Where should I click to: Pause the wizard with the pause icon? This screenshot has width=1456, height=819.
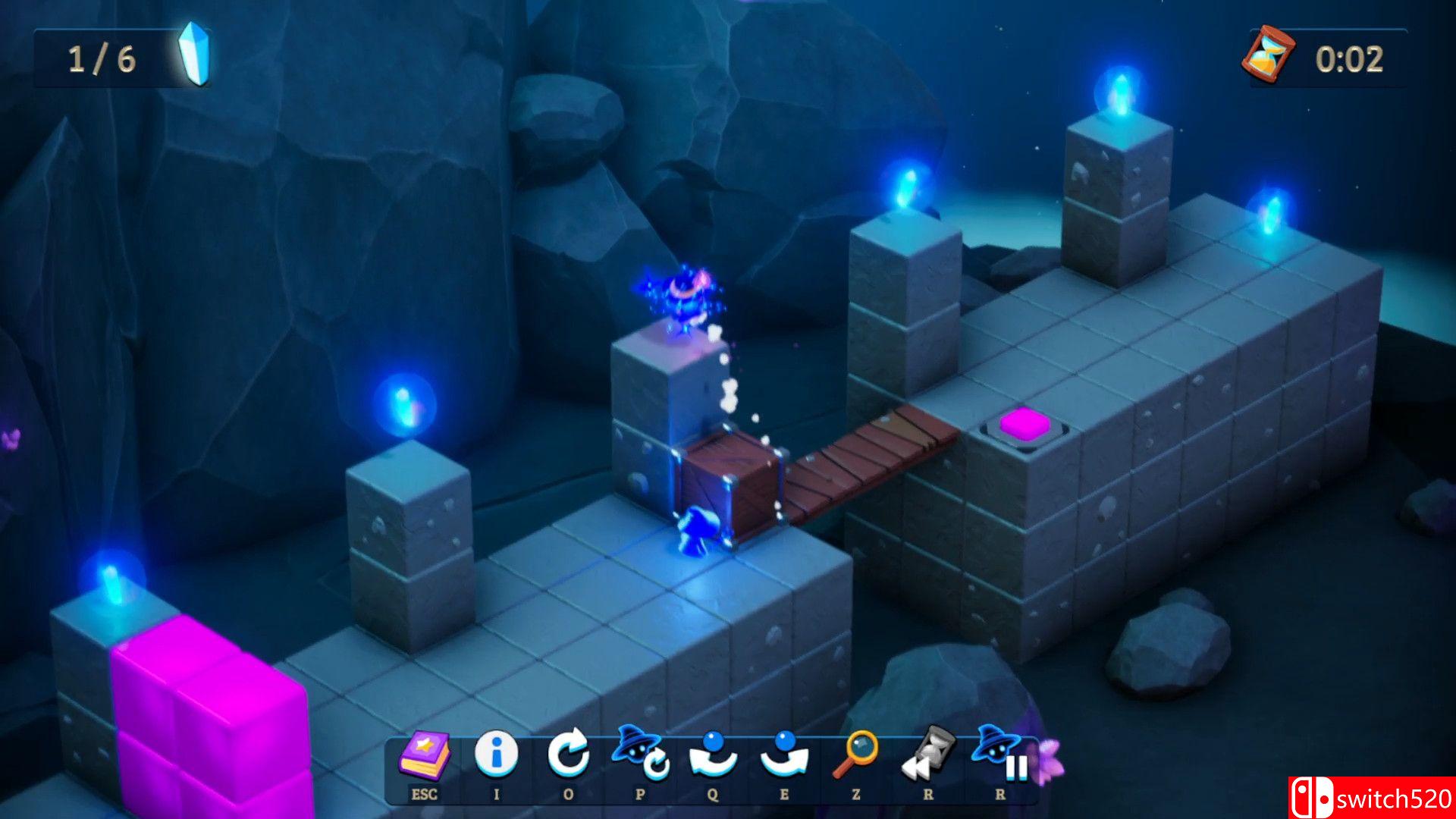pos(1000,754)
